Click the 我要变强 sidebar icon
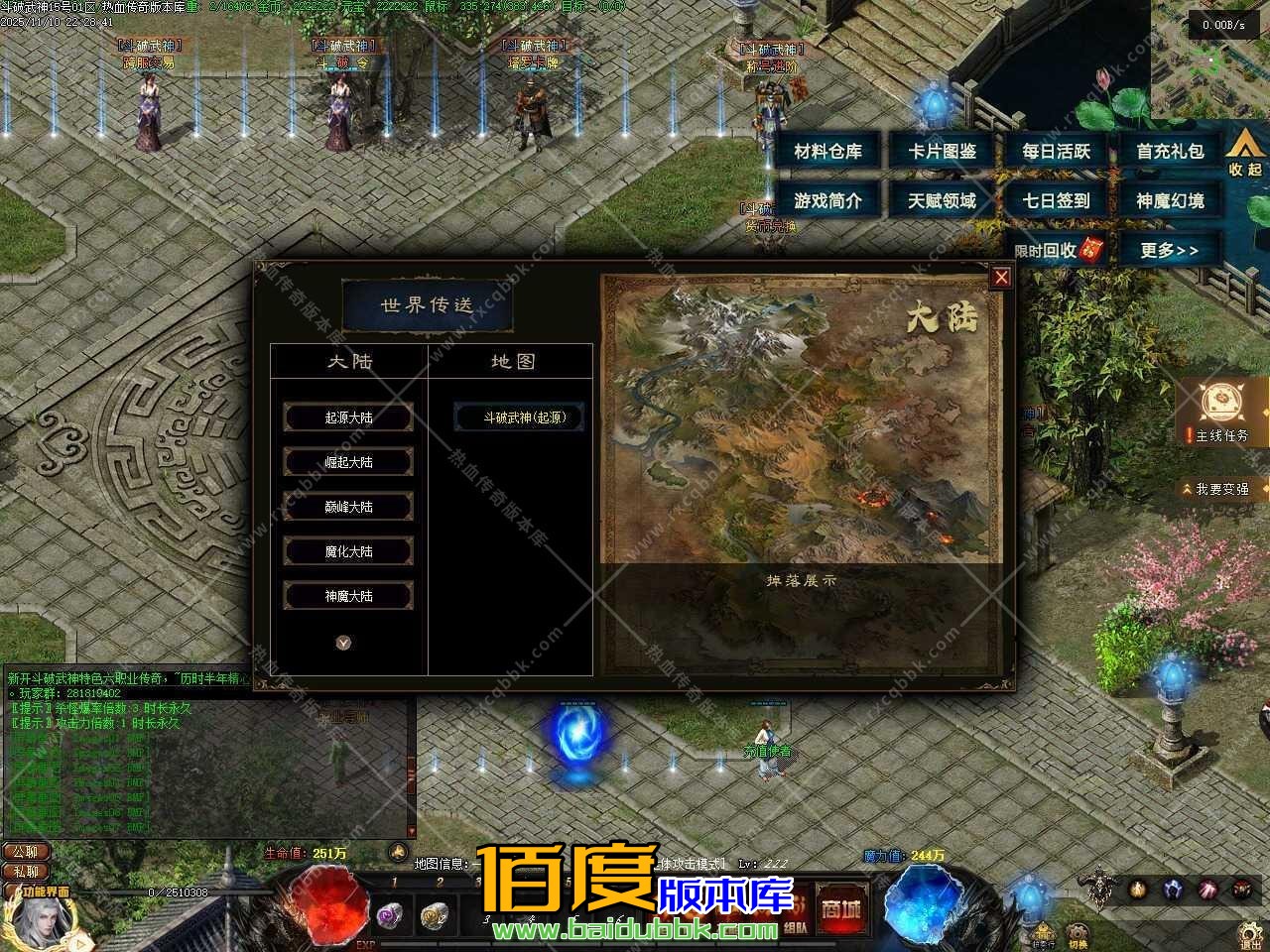 [x=1220, y=488]
